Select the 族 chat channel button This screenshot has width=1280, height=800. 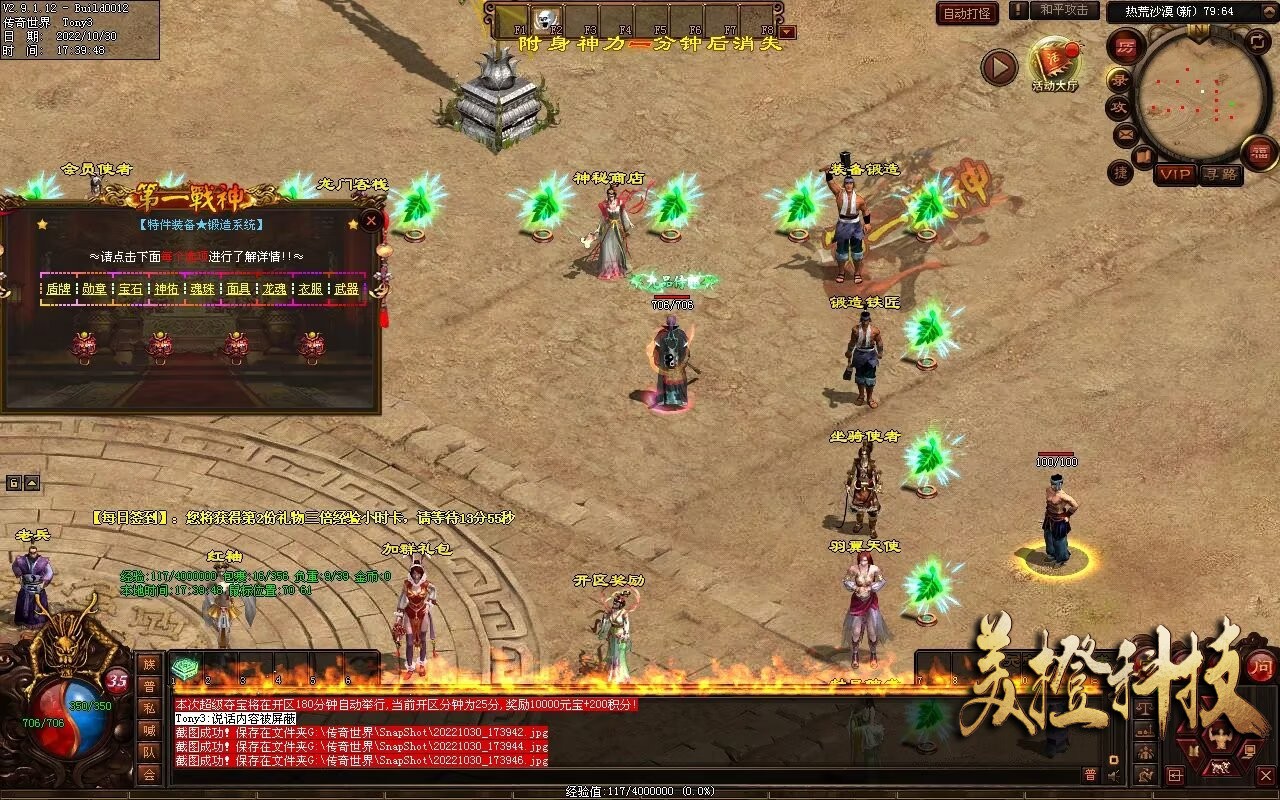click(x=148, y=664)
